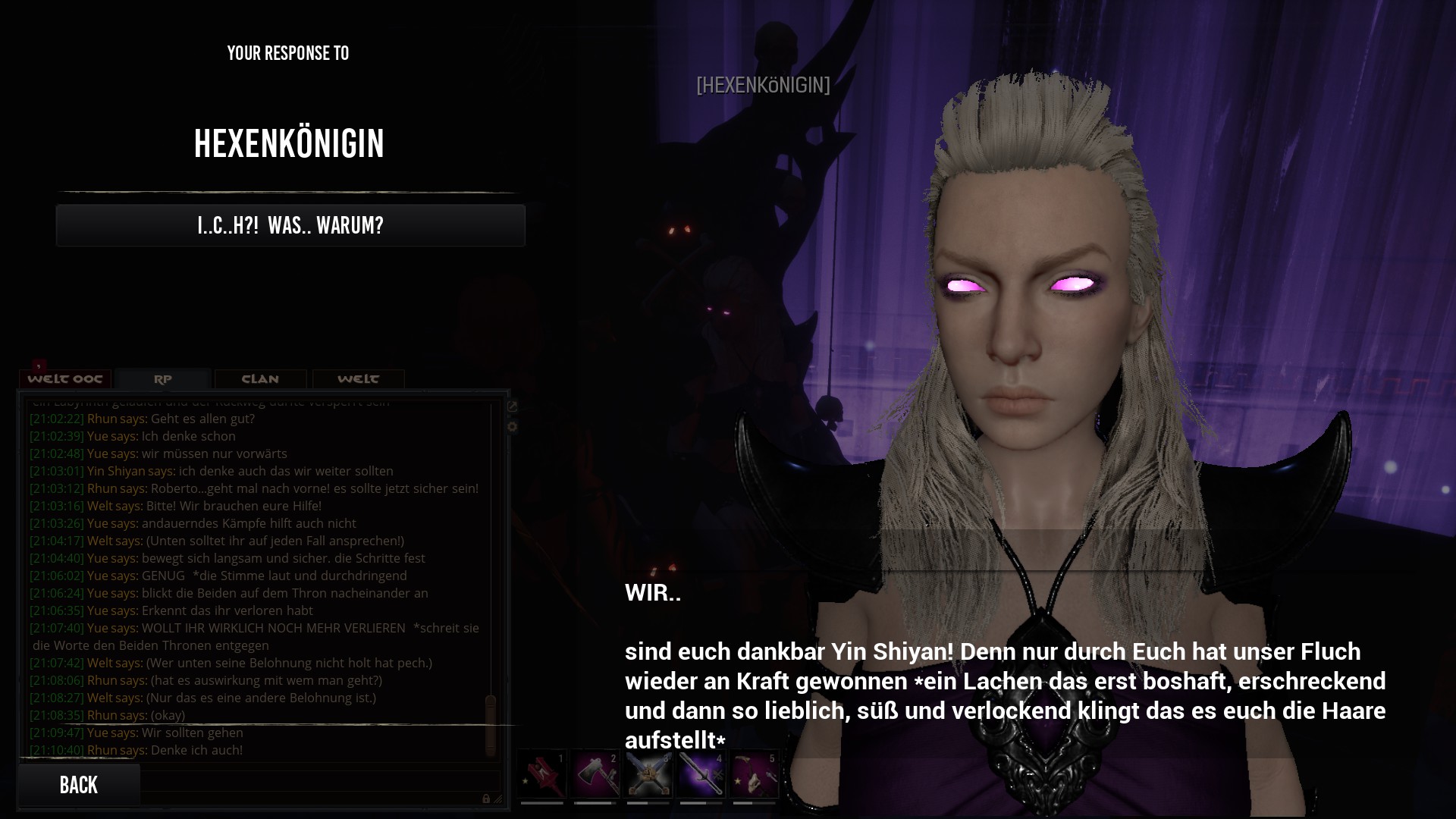Select the Clan chat tab
The width and height of the screenshot is (1456, 819).
260,379
